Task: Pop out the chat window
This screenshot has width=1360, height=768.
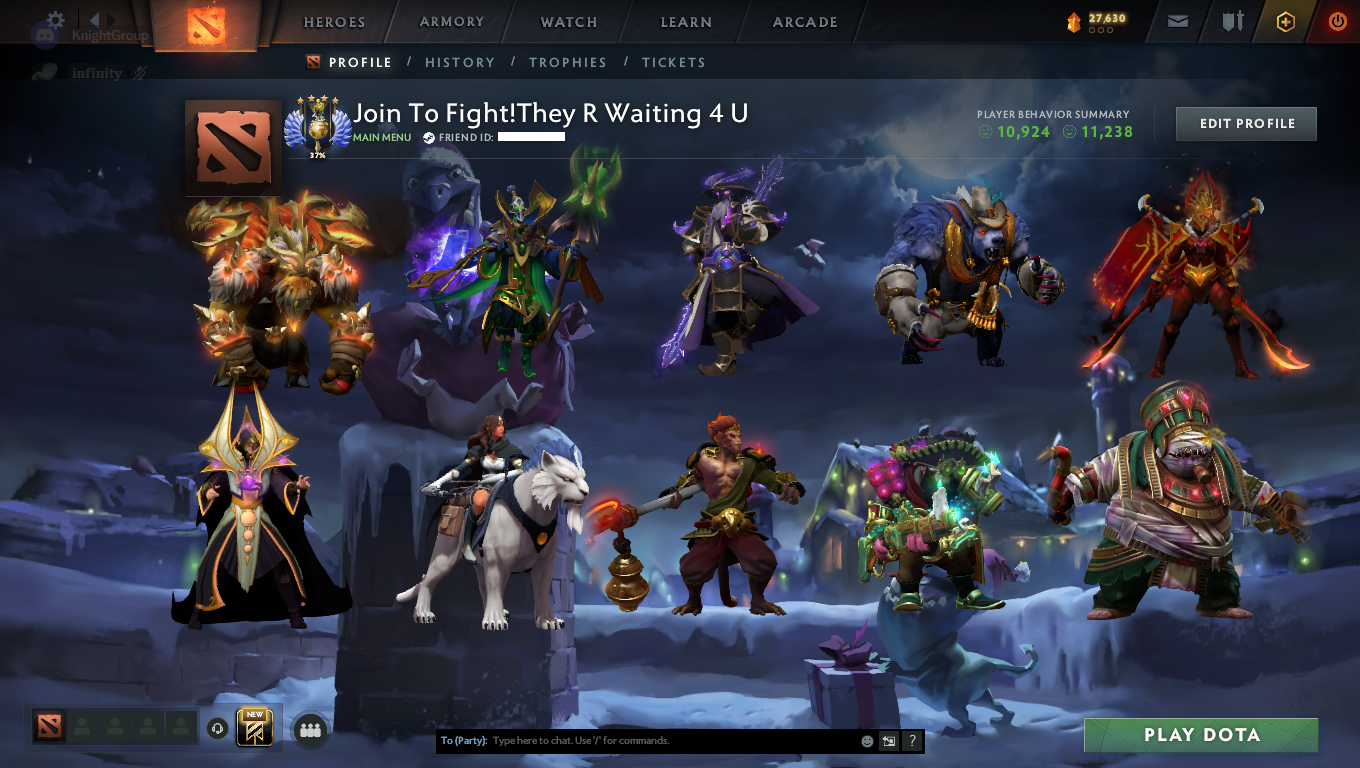Action: [888, 741]
